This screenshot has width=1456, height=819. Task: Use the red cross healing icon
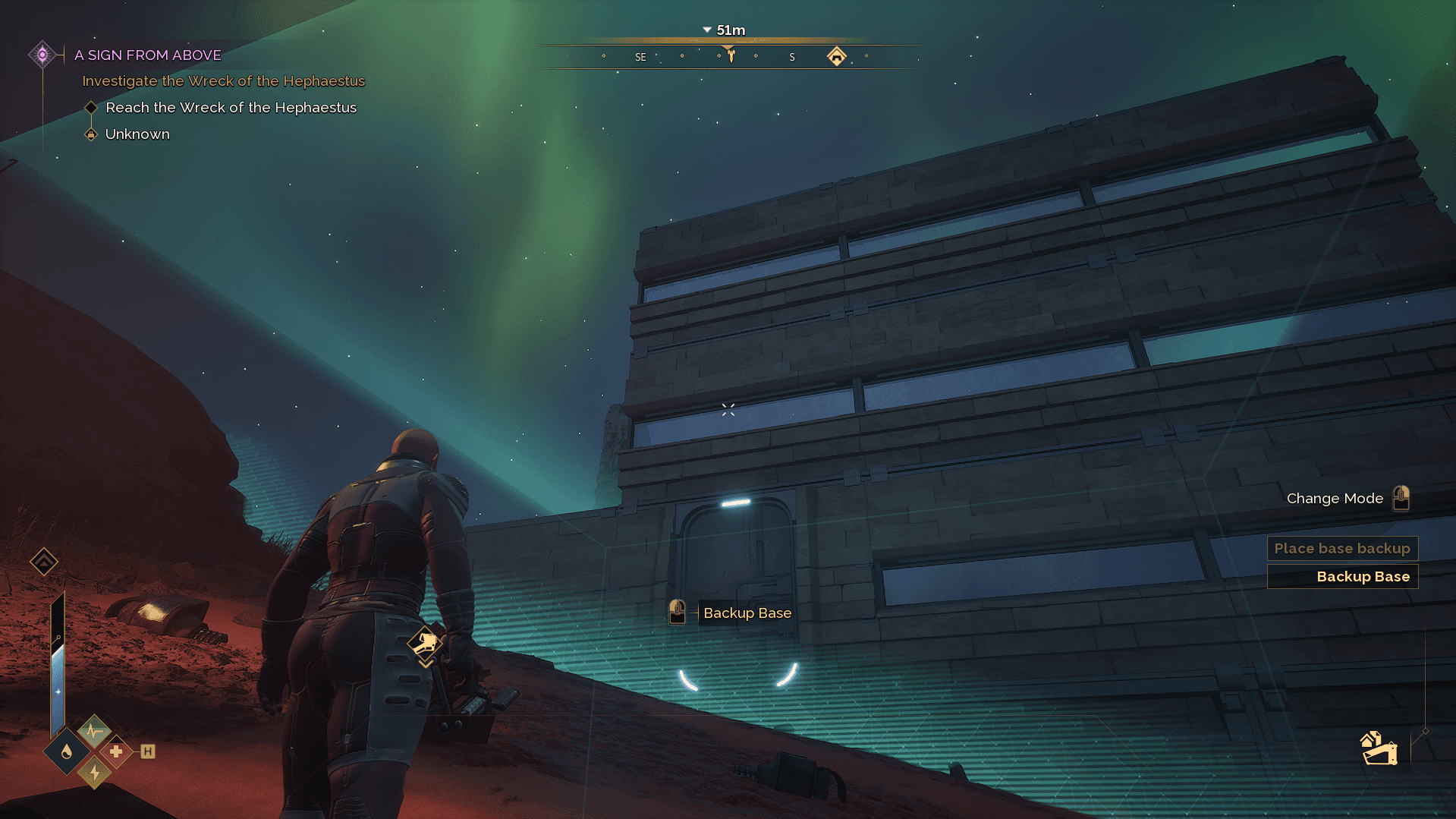coord(116,751)
